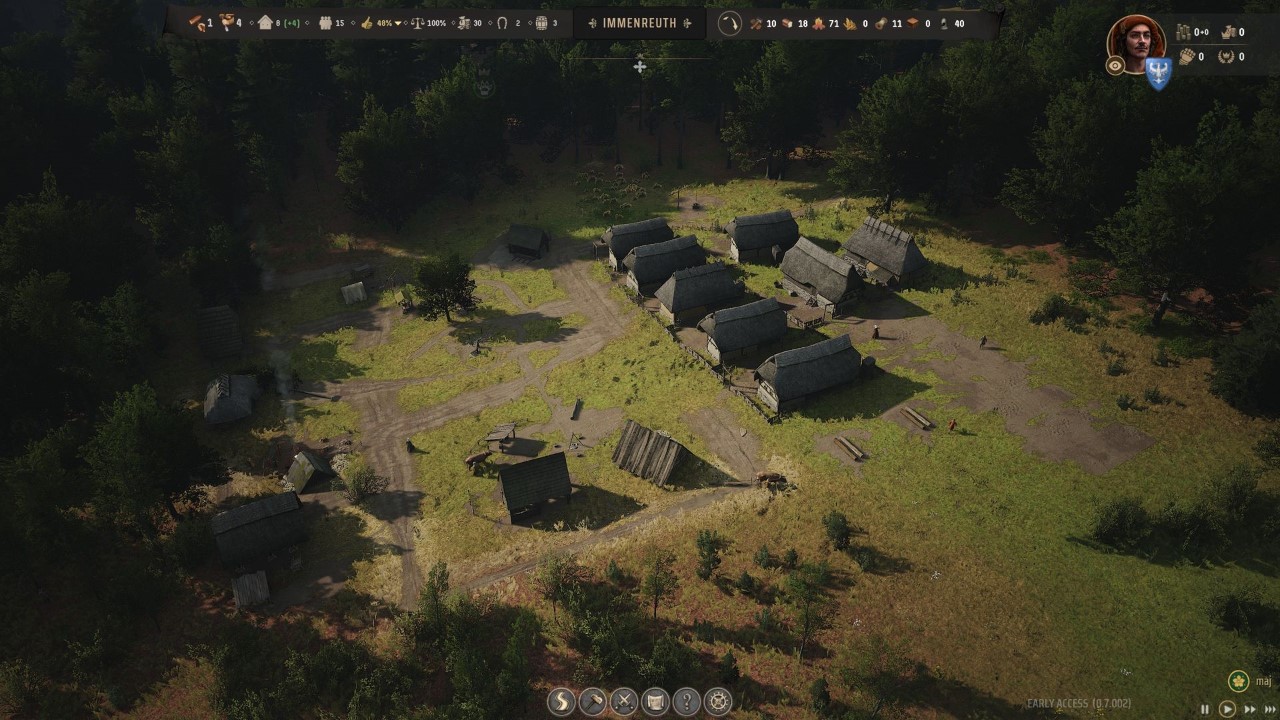Click the approval thumbs-up percentage
Viewport: 1280px width, 720px height.
click(x=379, y=23)
